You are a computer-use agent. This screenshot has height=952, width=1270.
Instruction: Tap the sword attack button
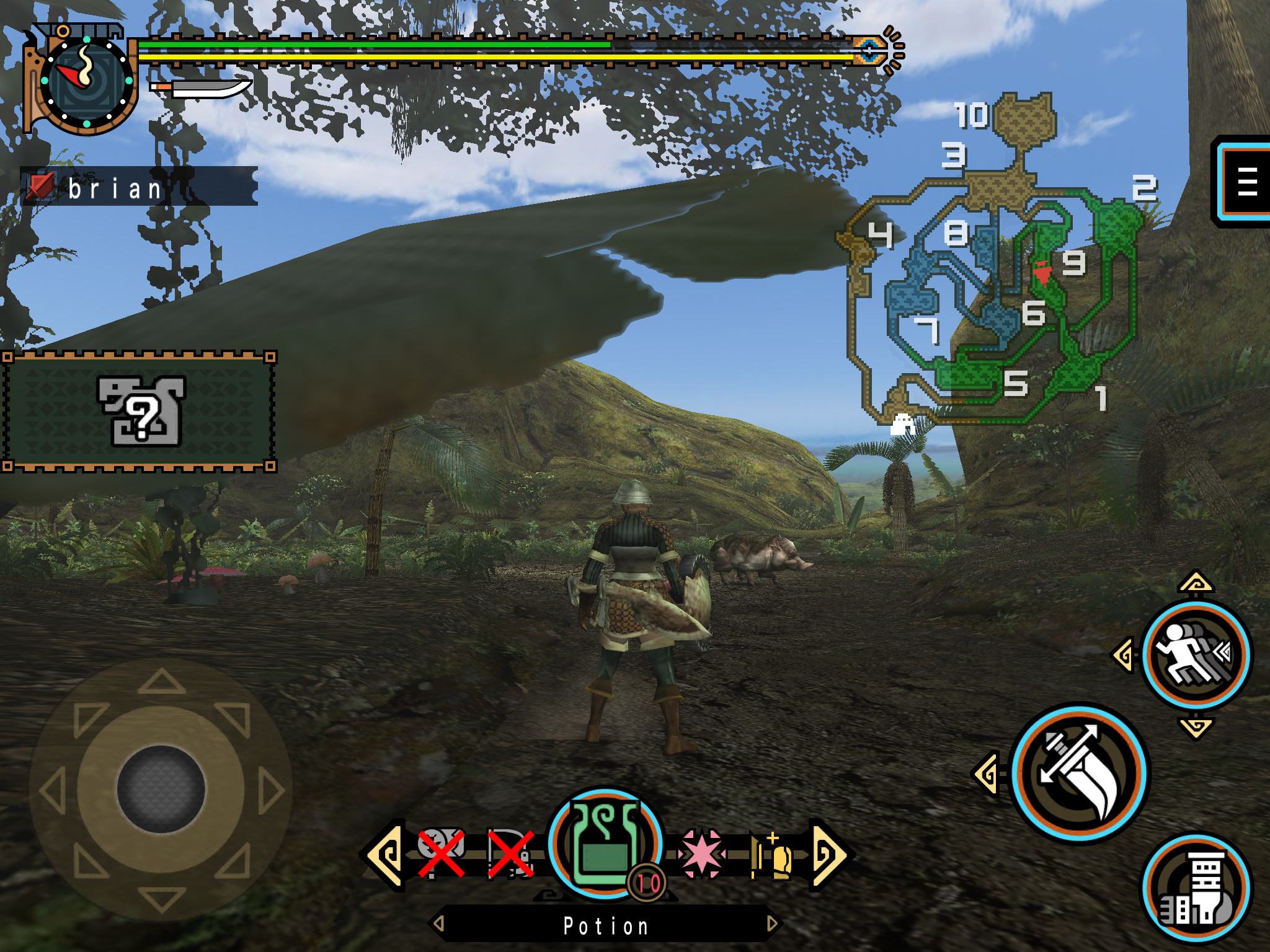tap(1080, 772)
